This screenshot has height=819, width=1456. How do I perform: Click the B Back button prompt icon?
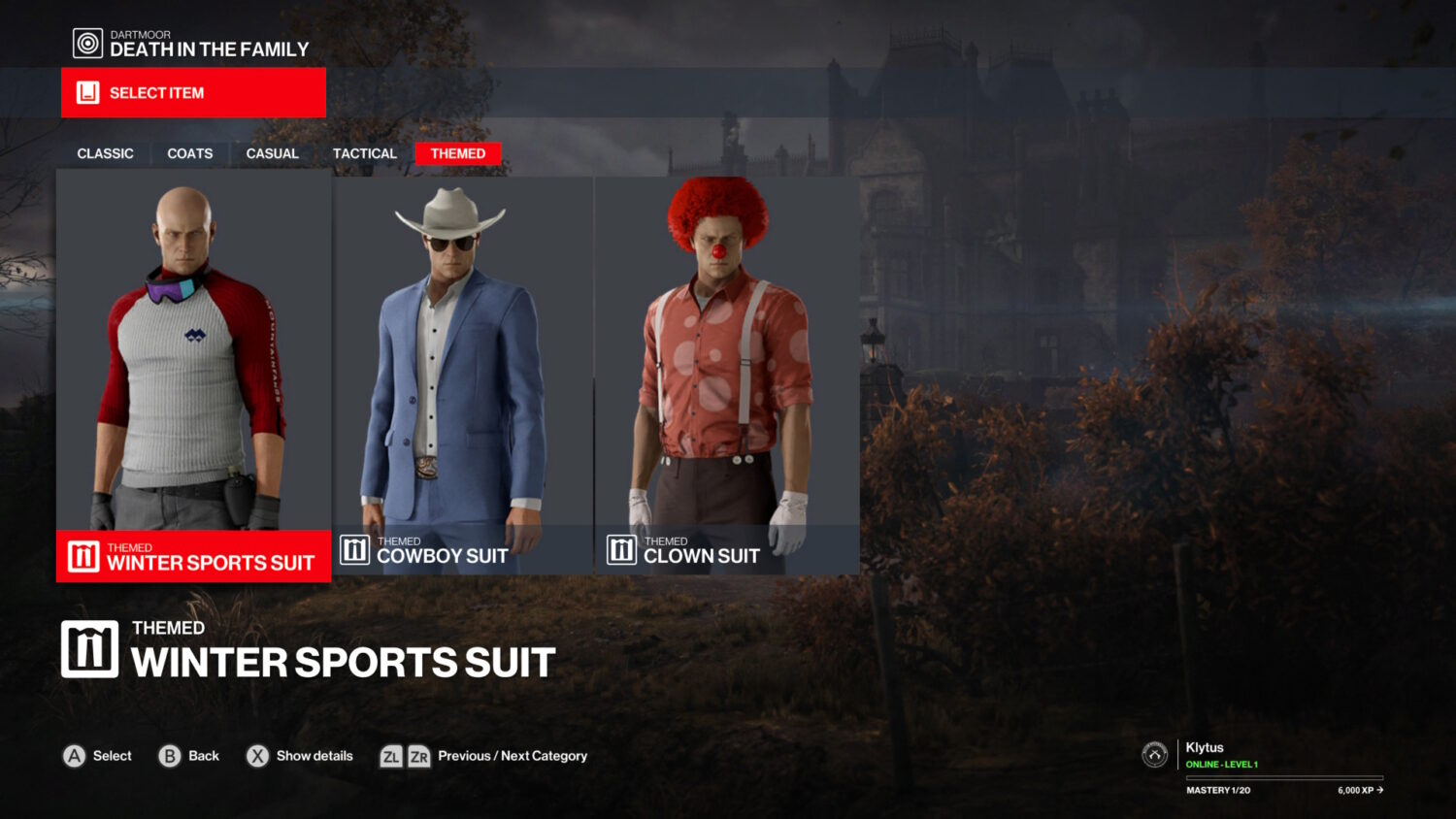tap(167, 755)
